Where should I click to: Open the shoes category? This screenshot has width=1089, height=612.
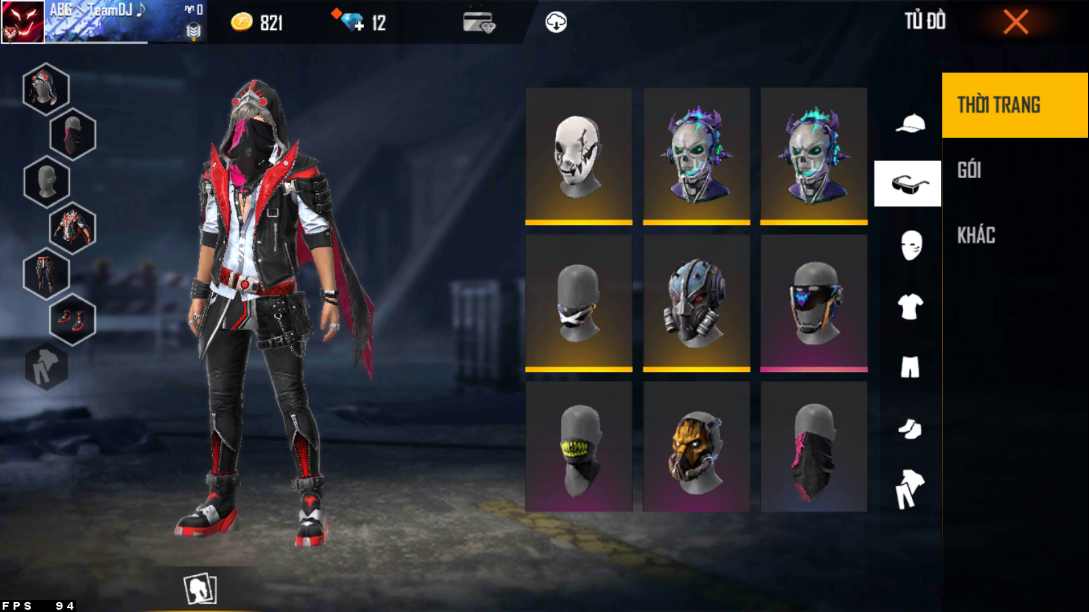[x=909, y=429]
